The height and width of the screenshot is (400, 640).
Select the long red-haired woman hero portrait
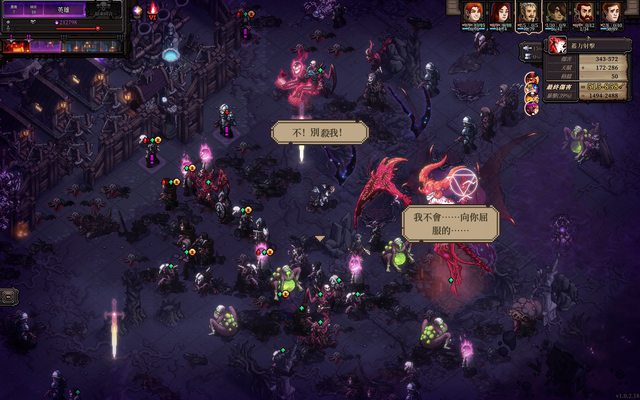click(x=500, y=11)
